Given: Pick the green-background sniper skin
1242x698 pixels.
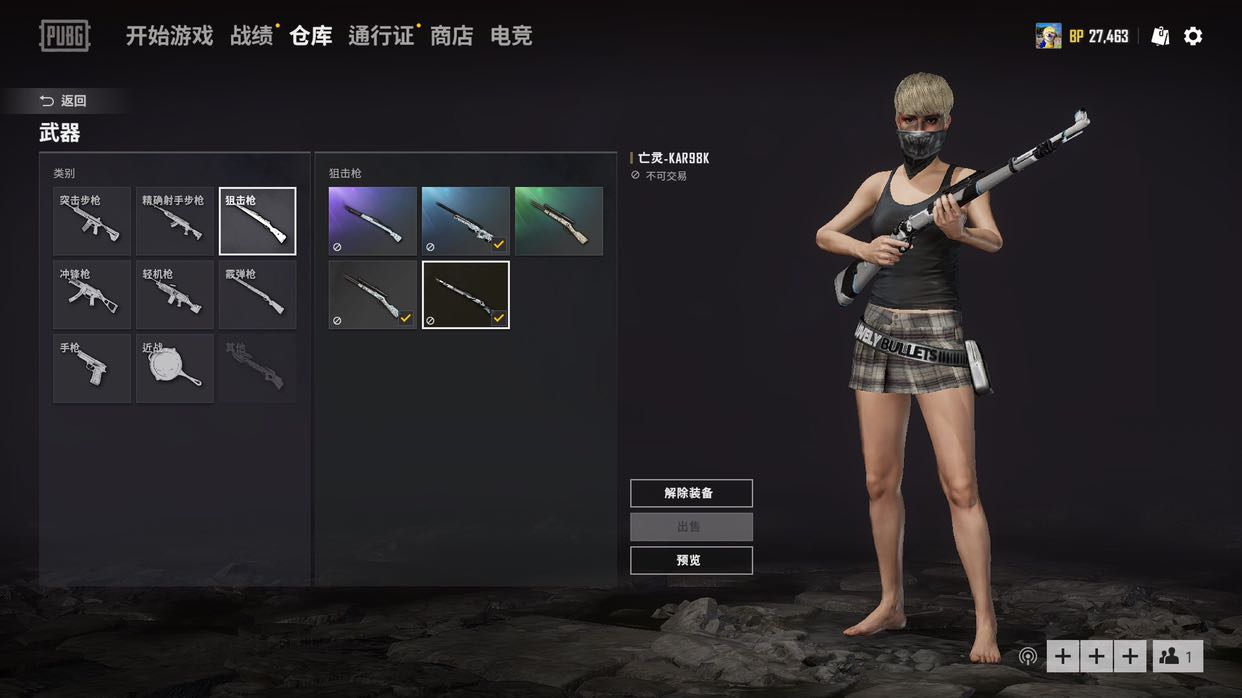Looking at the screenshot, I should [559, 221].
